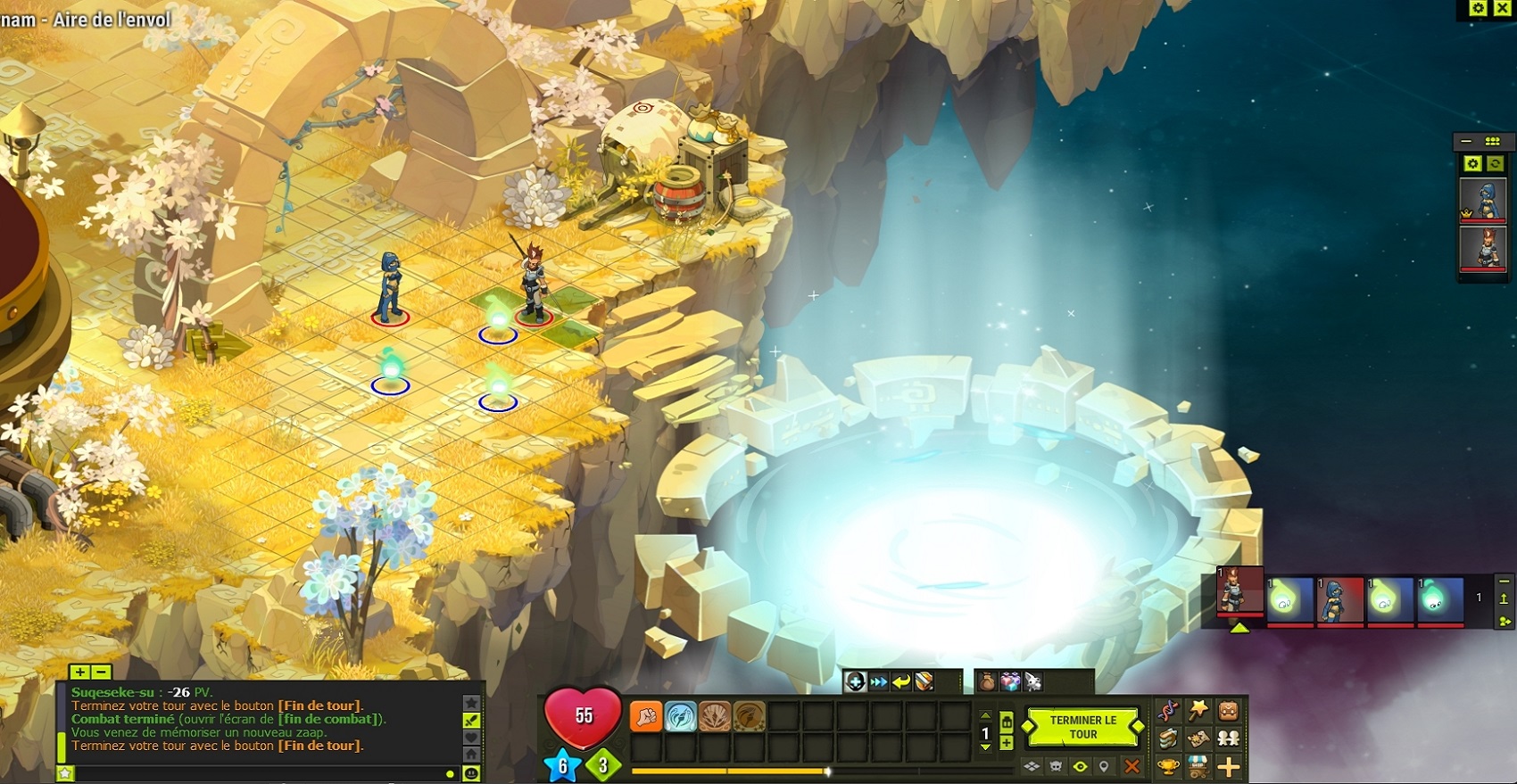This screenshot has height=784, width=1517.
Task: Select the red-haired party member portrait
Action: pyautogui.click(x=1483, y=247)
